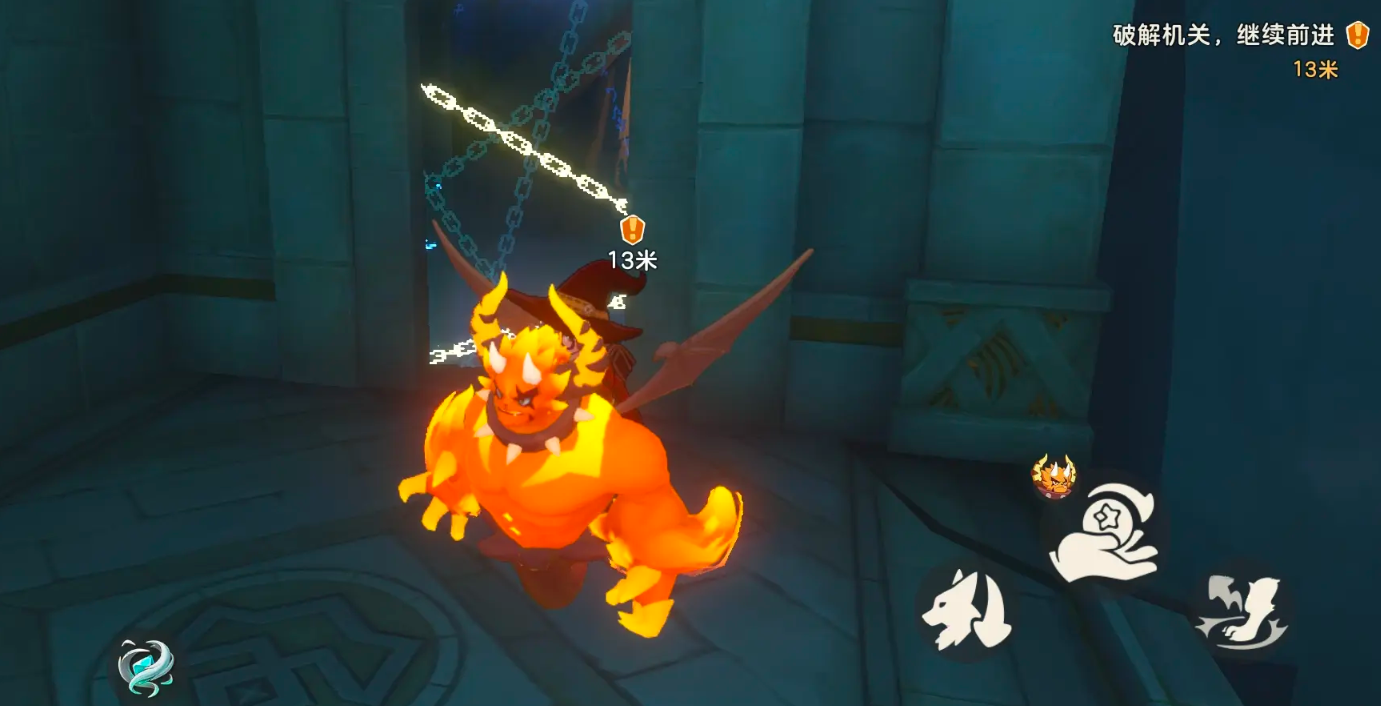1381x706 pixels.
Task: Open the 破解机关，继续前进 quest tracker
Action: [x=1225, y=36]
